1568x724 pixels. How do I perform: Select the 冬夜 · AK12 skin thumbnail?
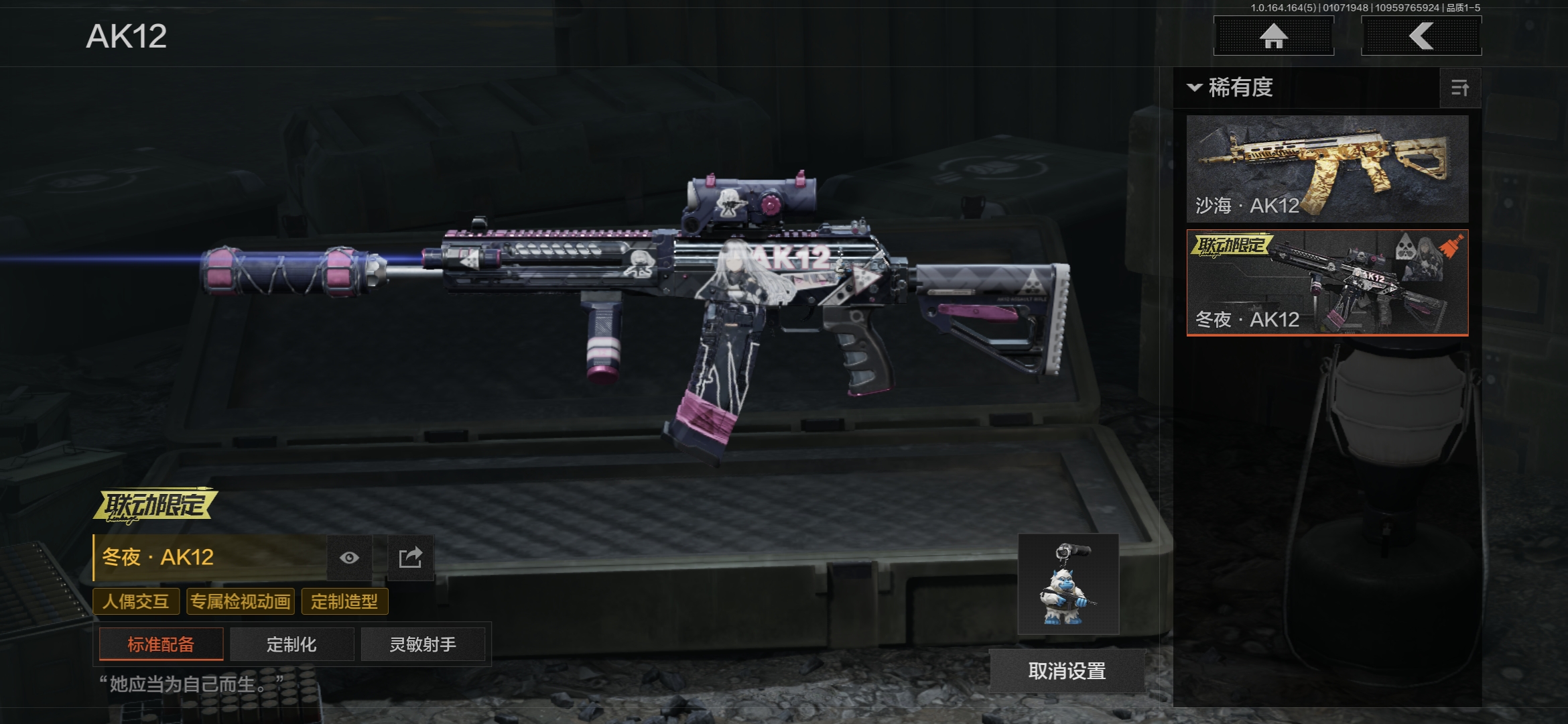click(1327, 282)
